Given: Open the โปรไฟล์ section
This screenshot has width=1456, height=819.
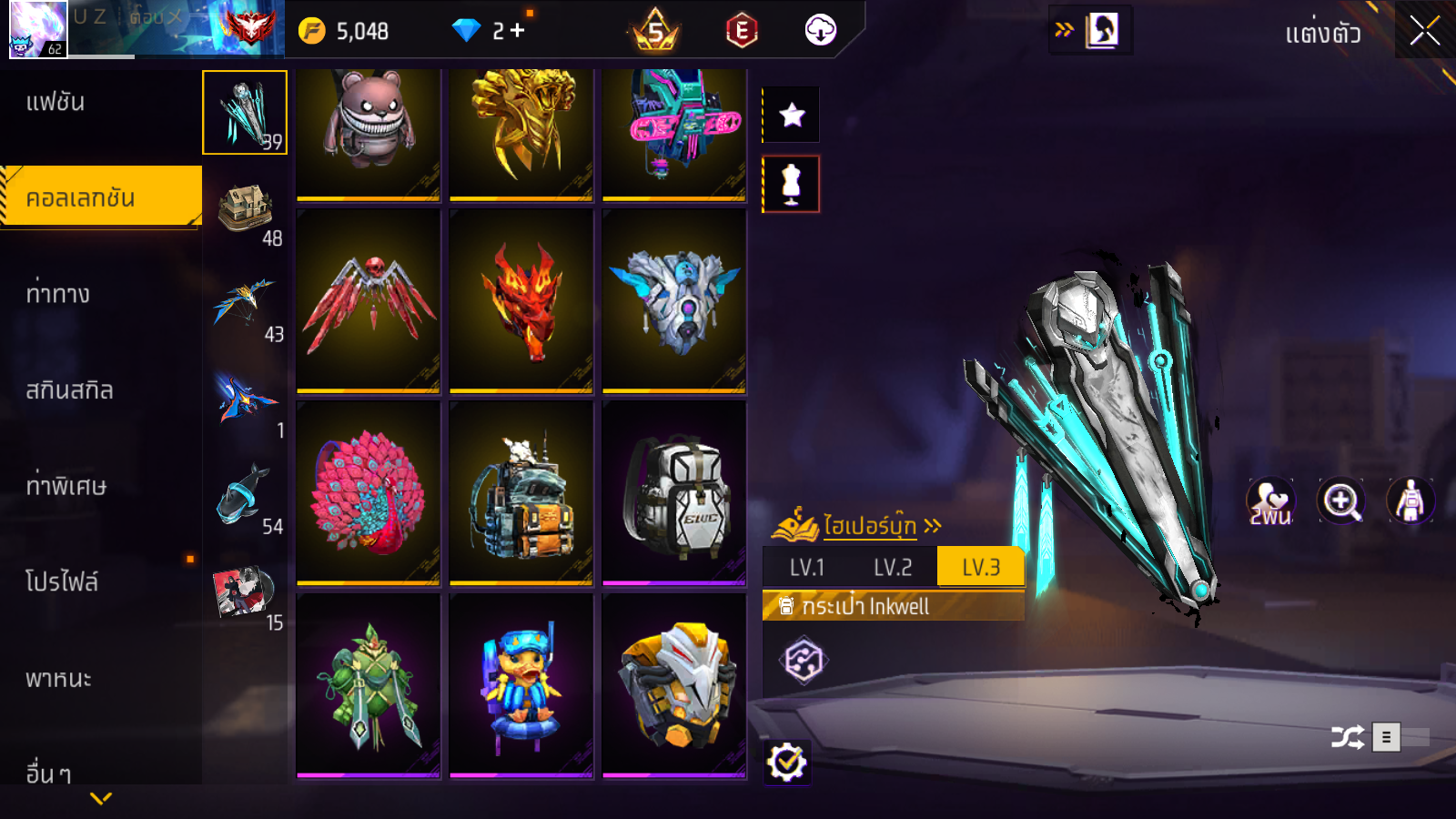Looking at the screenshot, I should (x=62, y=581).
